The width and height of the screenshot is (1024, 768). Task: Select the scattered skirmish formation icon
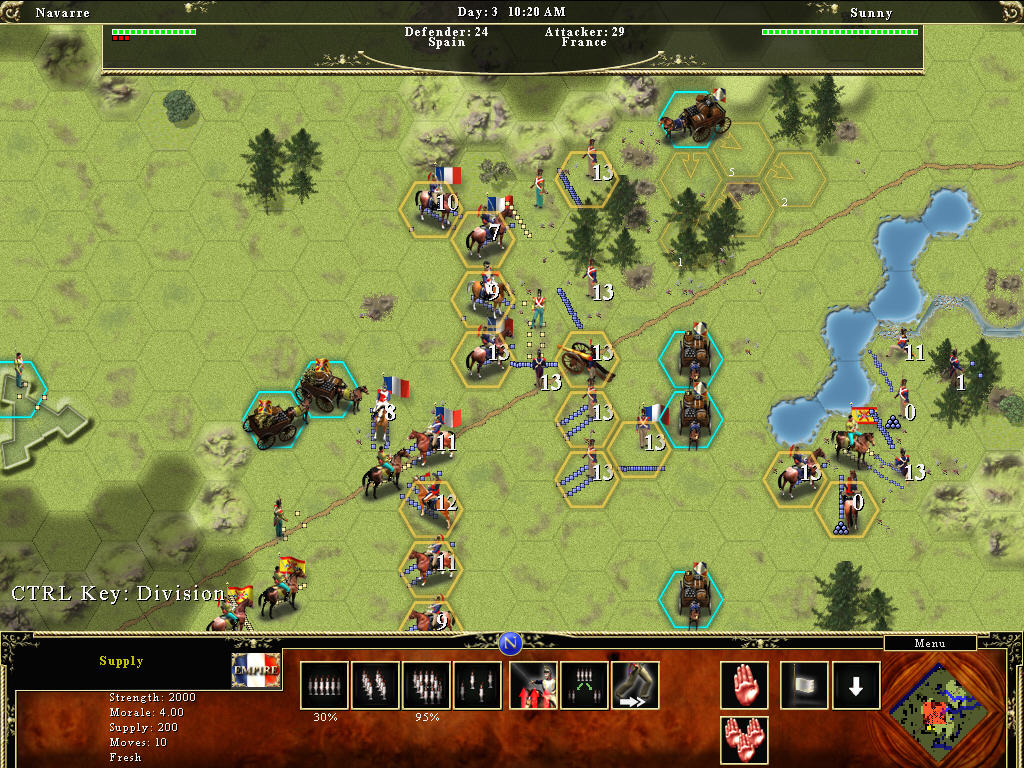[x=477, y=685]
